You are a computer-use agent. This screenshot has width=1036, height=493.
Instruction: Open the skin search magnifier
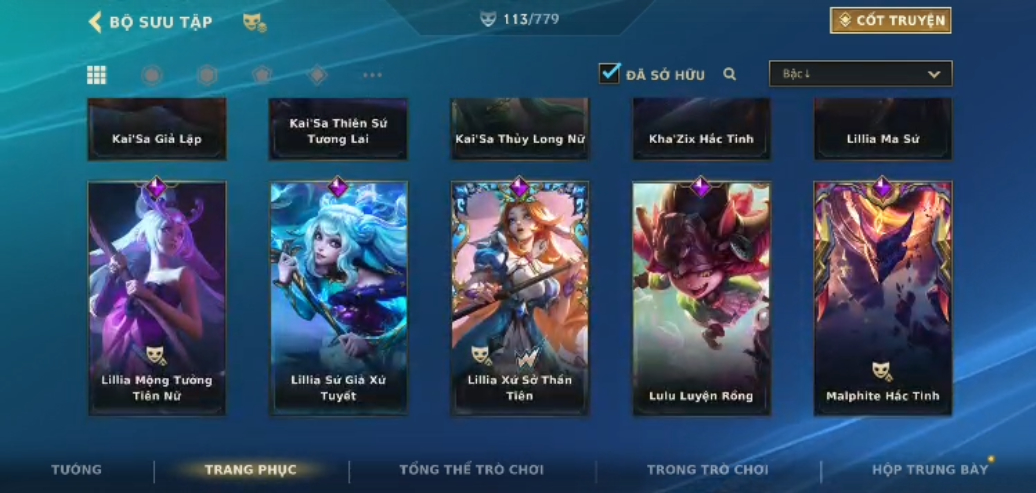point(730,74)
